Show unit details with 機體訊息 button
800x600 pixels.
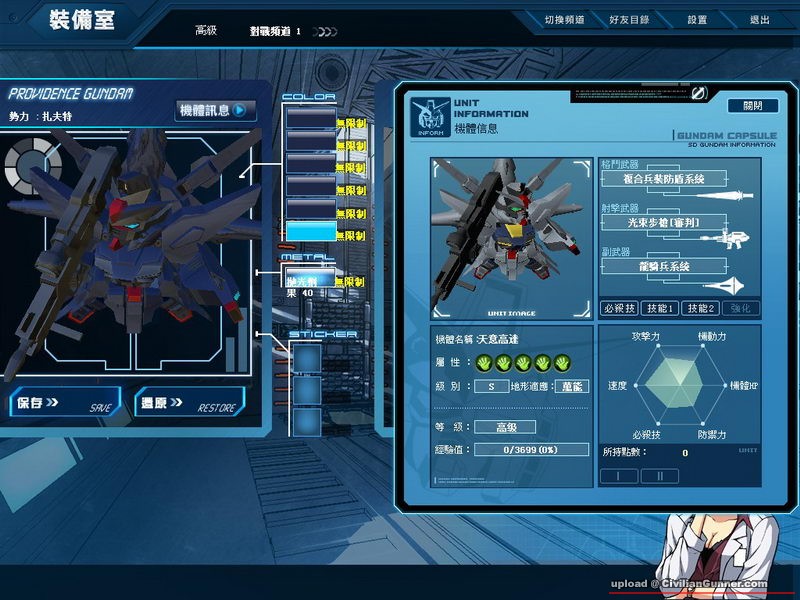214,110
